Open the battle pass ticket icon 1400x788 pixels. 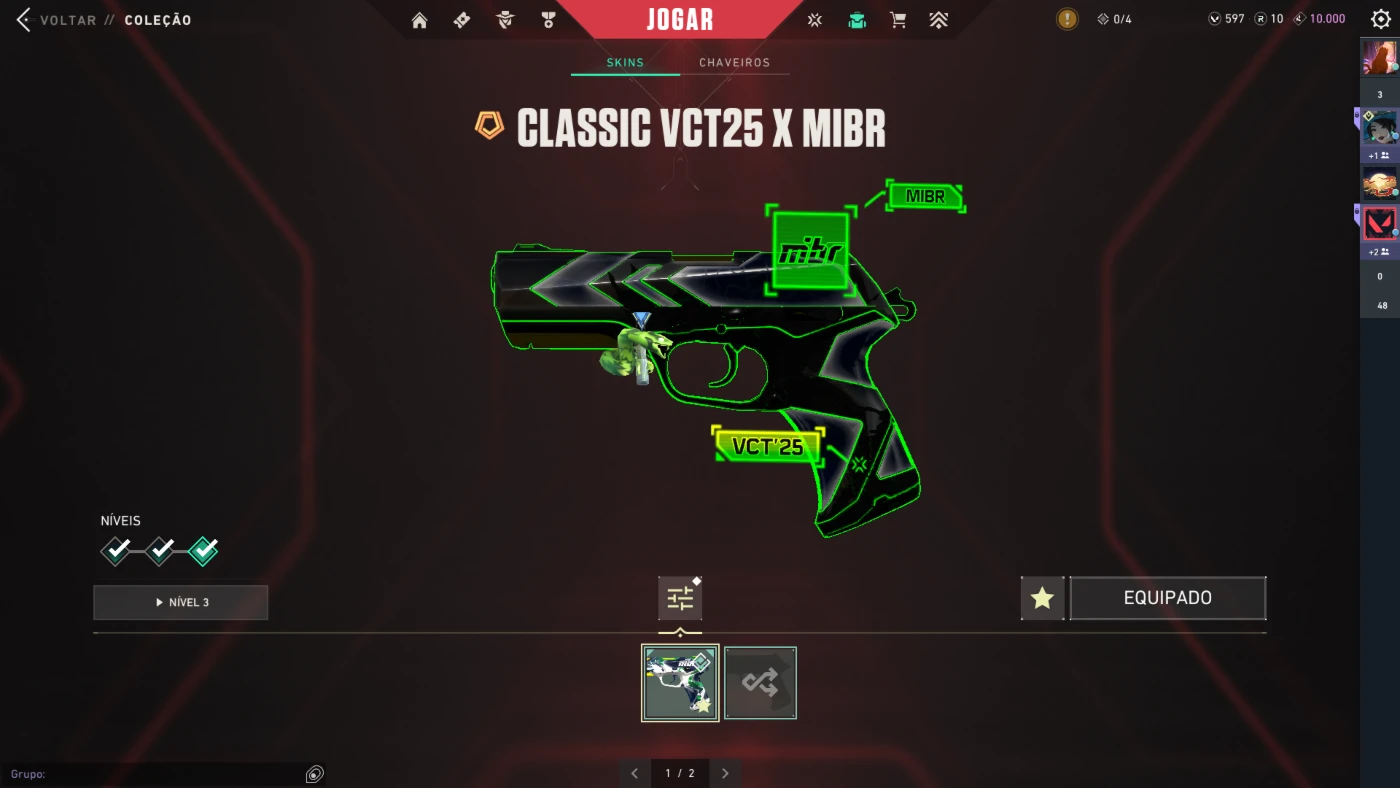coord(462,20)
